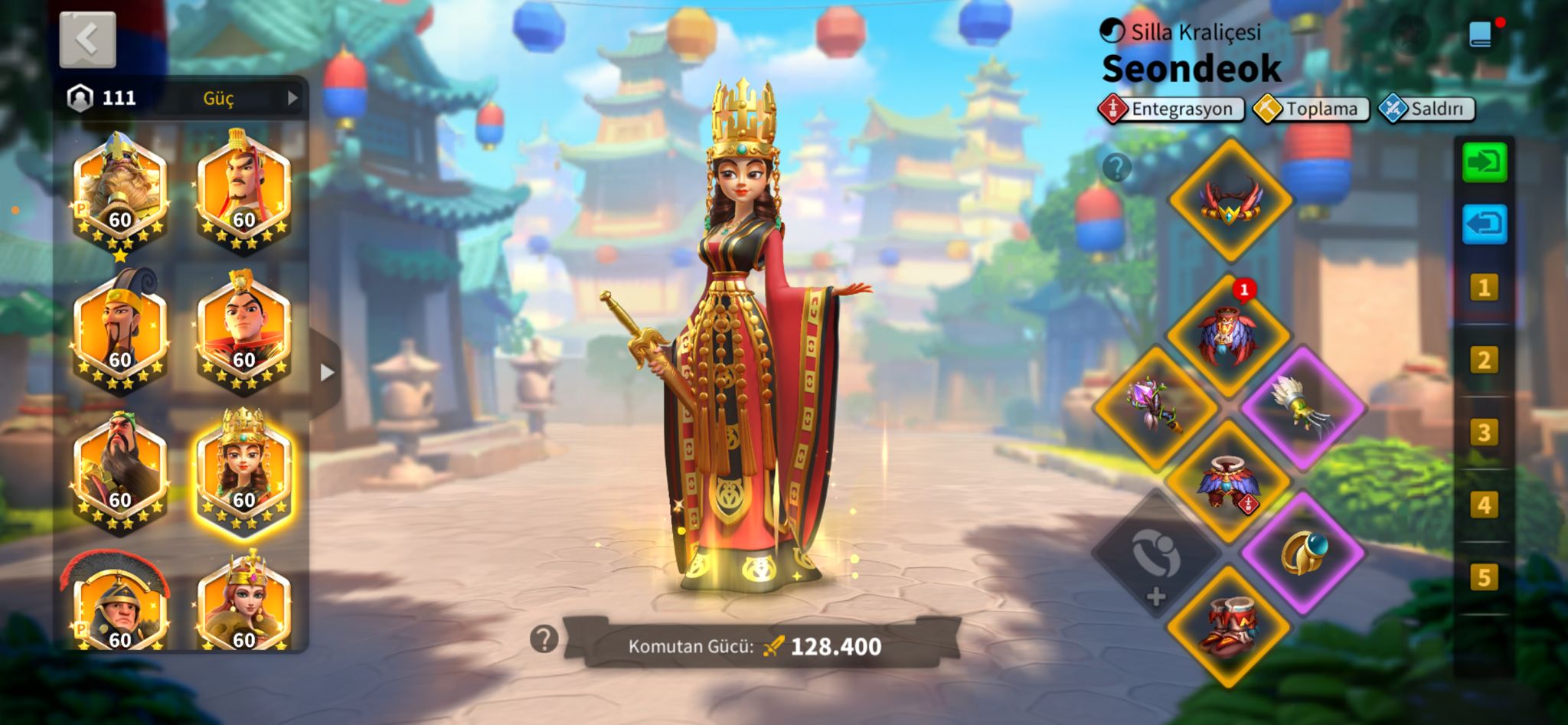1568x725 pixels.
Task: Switch to equipment preset 3
Action: 1484,433
